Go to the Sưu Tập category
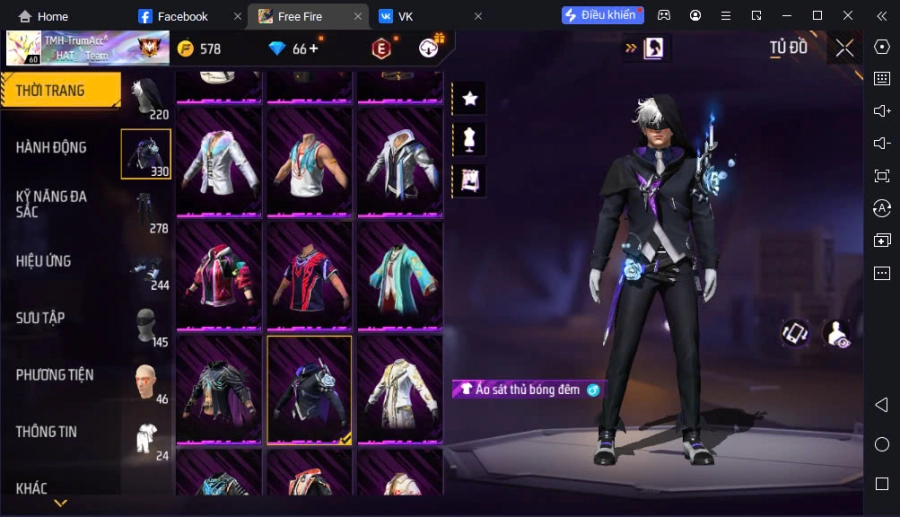Viewport: 900px width, 517px height. pyautogui.click(x=40, y=318)
